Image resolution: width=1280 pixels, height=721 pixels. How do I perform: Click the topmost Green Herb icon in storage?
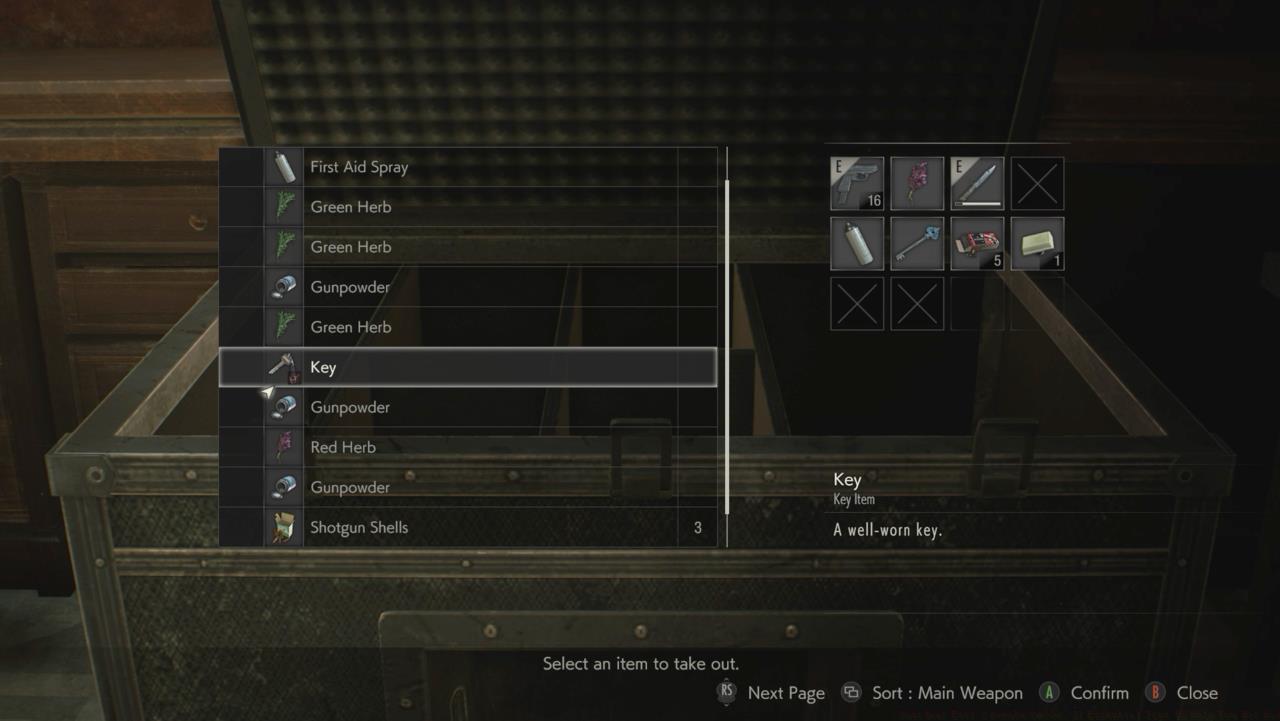pos(283,207)
